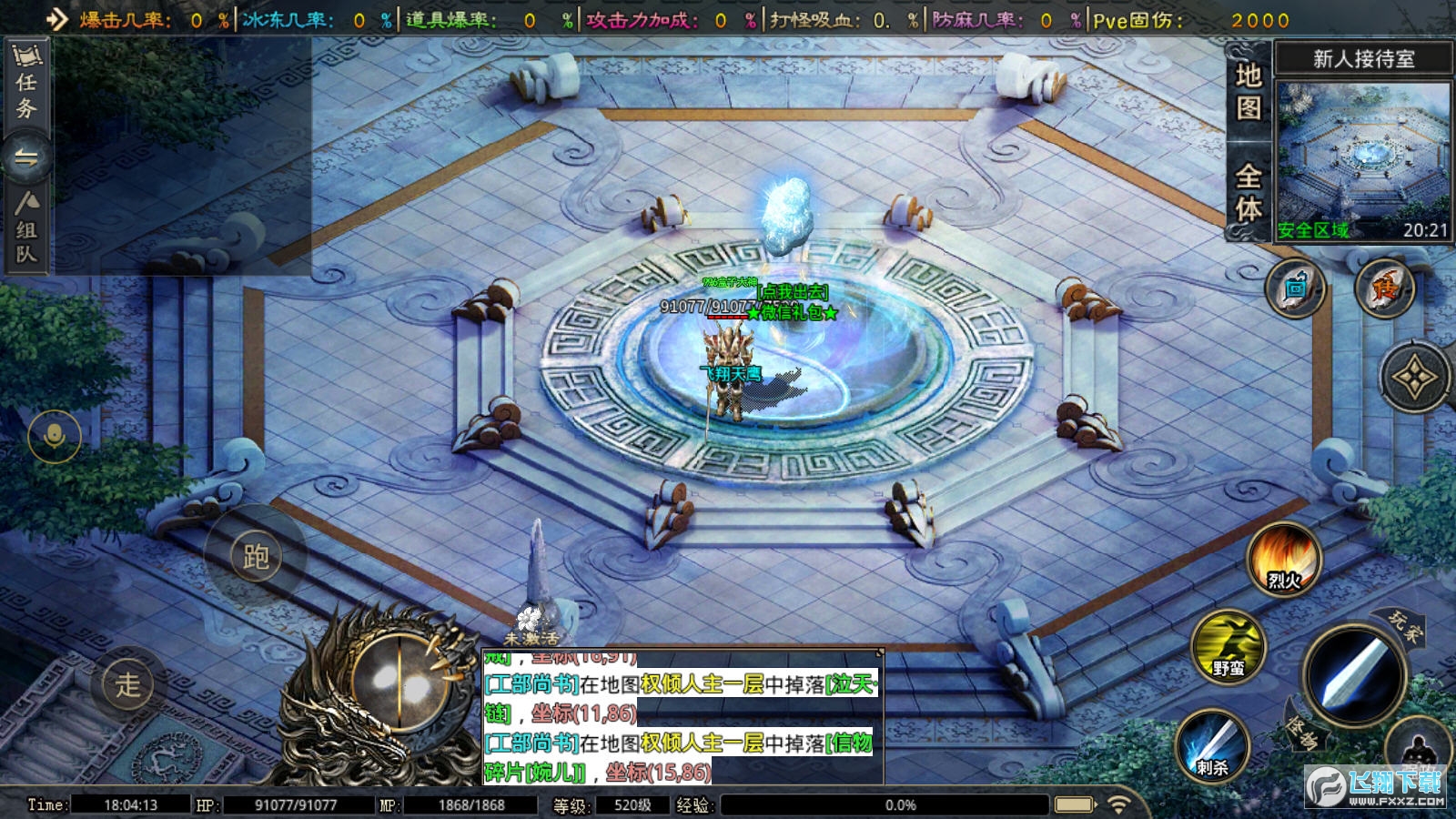Image resolution: width=1456 pixels, height=819 pixels.
Task: Activate the 野蛮 charge skill
Action: [x=1228, y=647]
